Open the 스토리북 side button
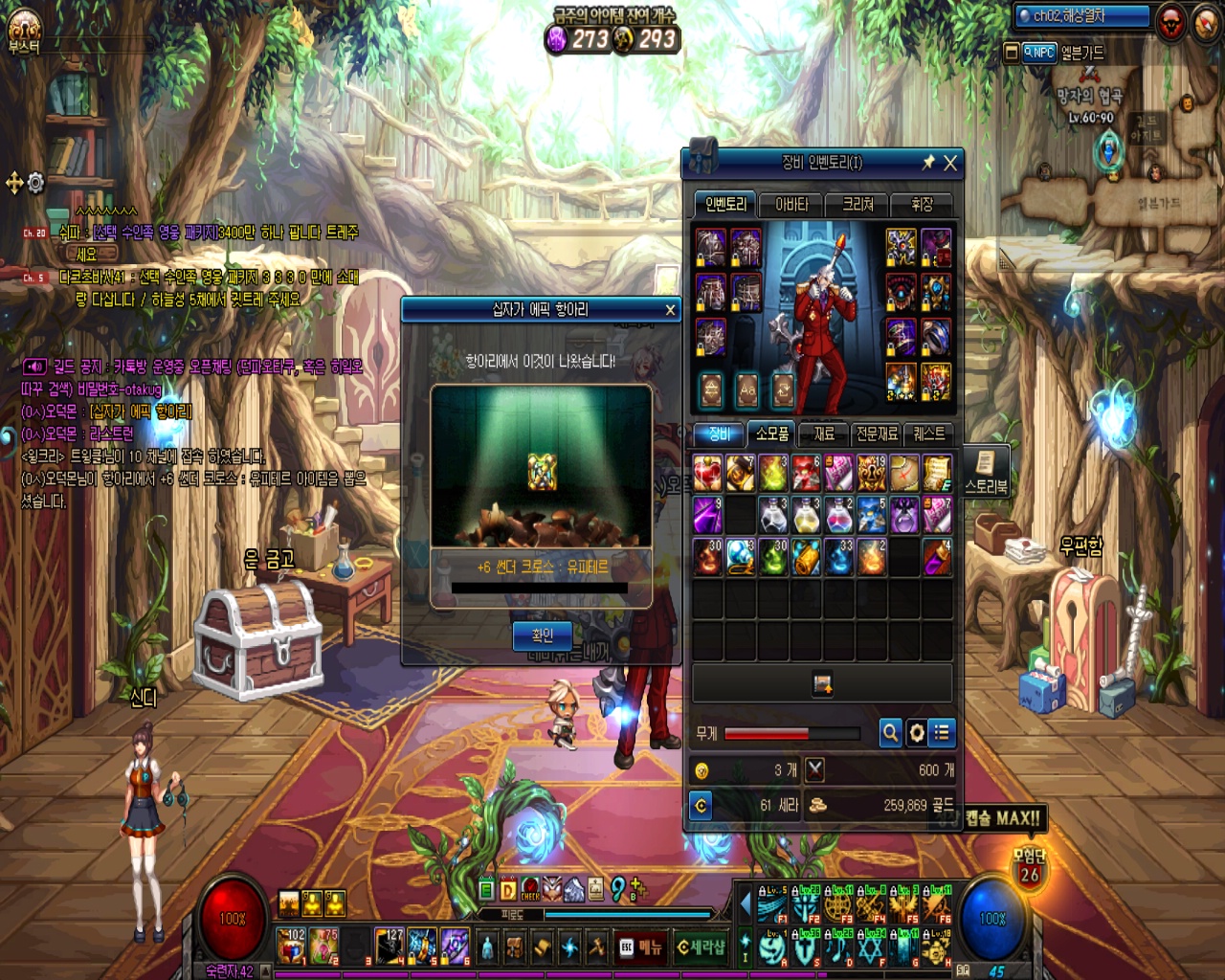The width and height of the screenshot is (1225, 980). [986, 473]
